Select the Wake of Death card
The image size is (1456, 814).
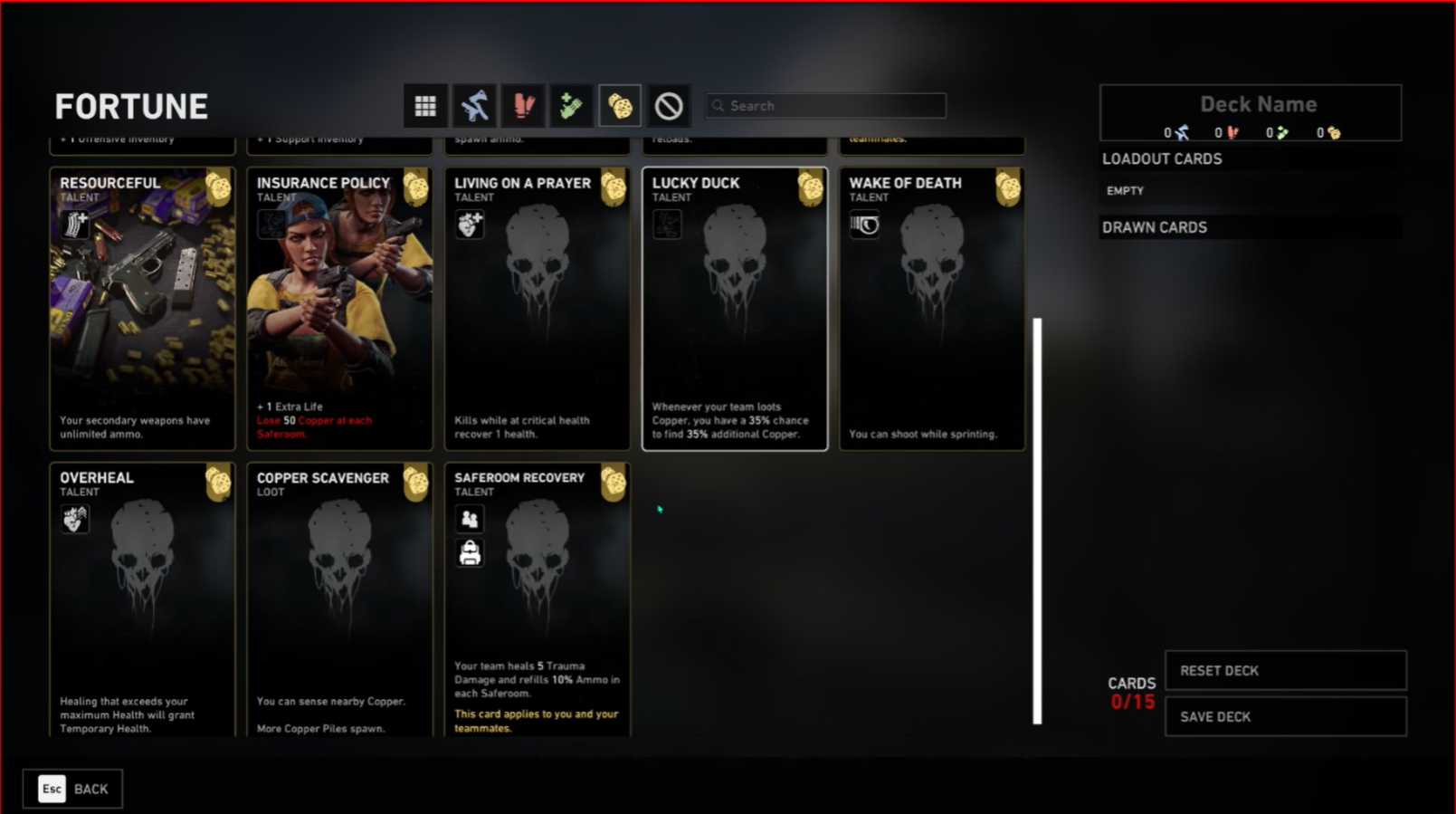tap(931, 308)
